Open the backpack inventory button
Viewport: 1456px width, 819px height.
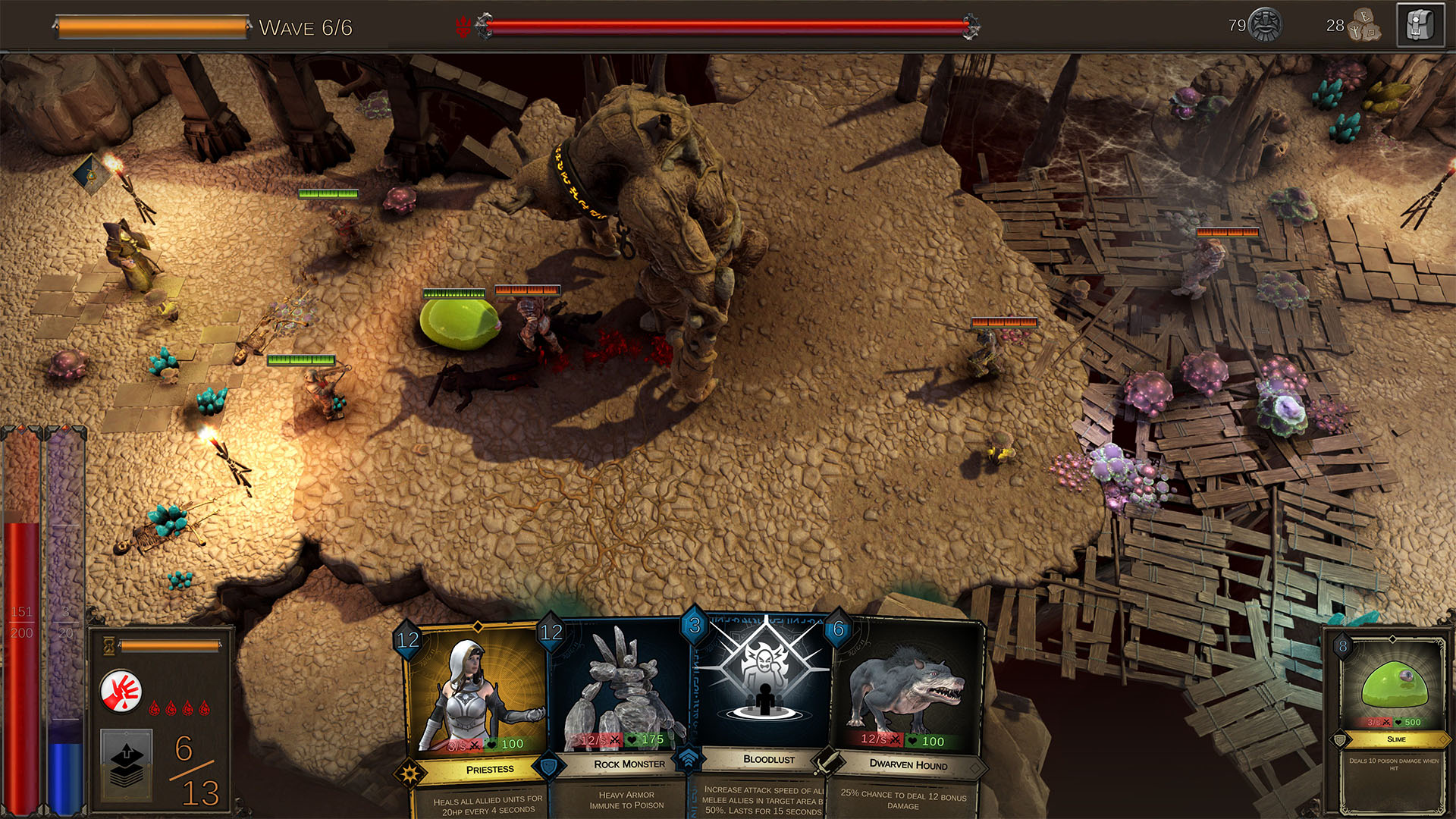(x=1420, y=27)
